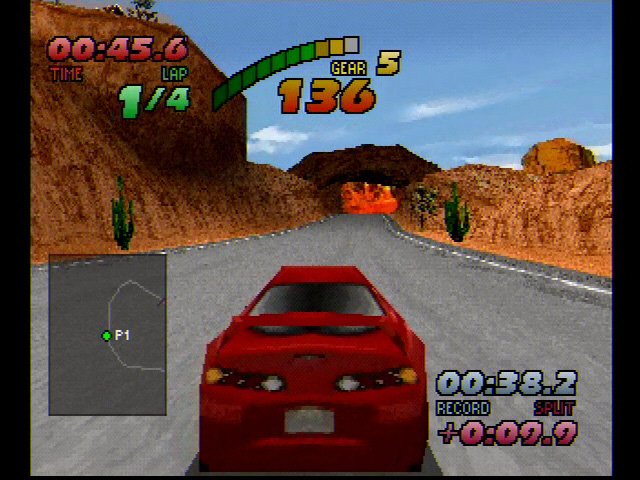Select the green P1 marker on minimap

point(107,336)
